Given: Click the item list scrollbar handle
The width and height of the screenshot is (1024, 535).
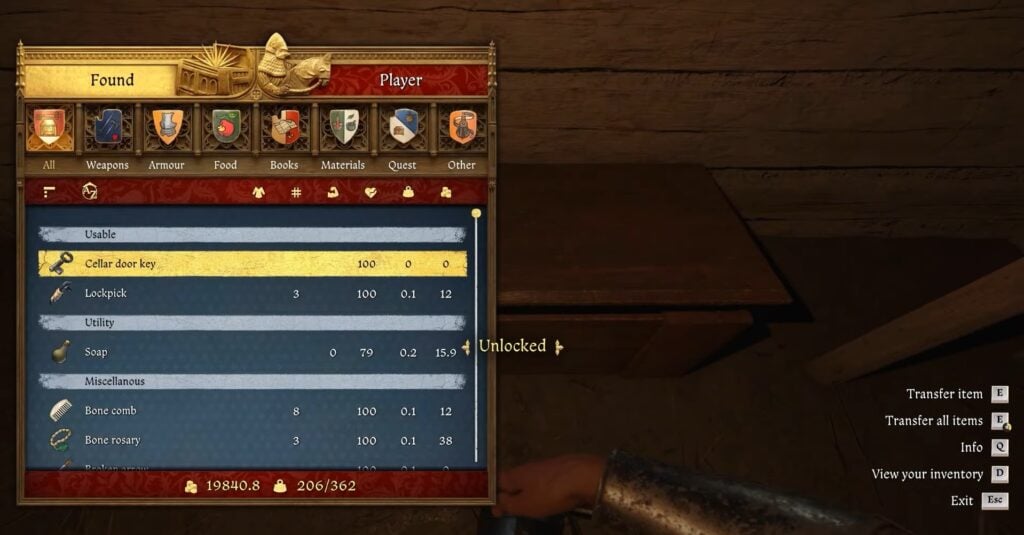Looking at the screenshot, I should (476, 214).
